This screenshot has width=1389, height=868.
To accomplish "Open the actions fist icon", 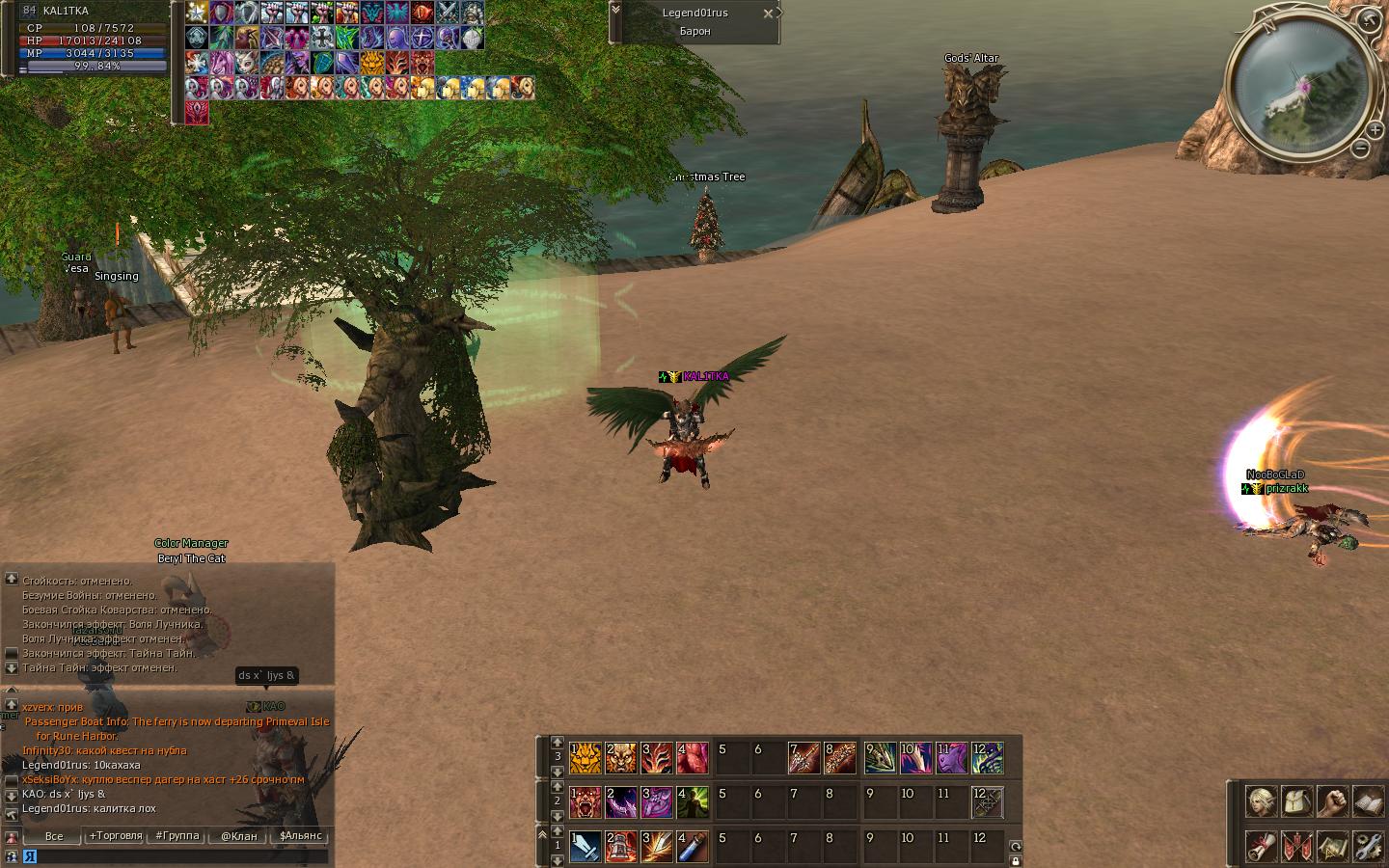I will [1332, 801].
